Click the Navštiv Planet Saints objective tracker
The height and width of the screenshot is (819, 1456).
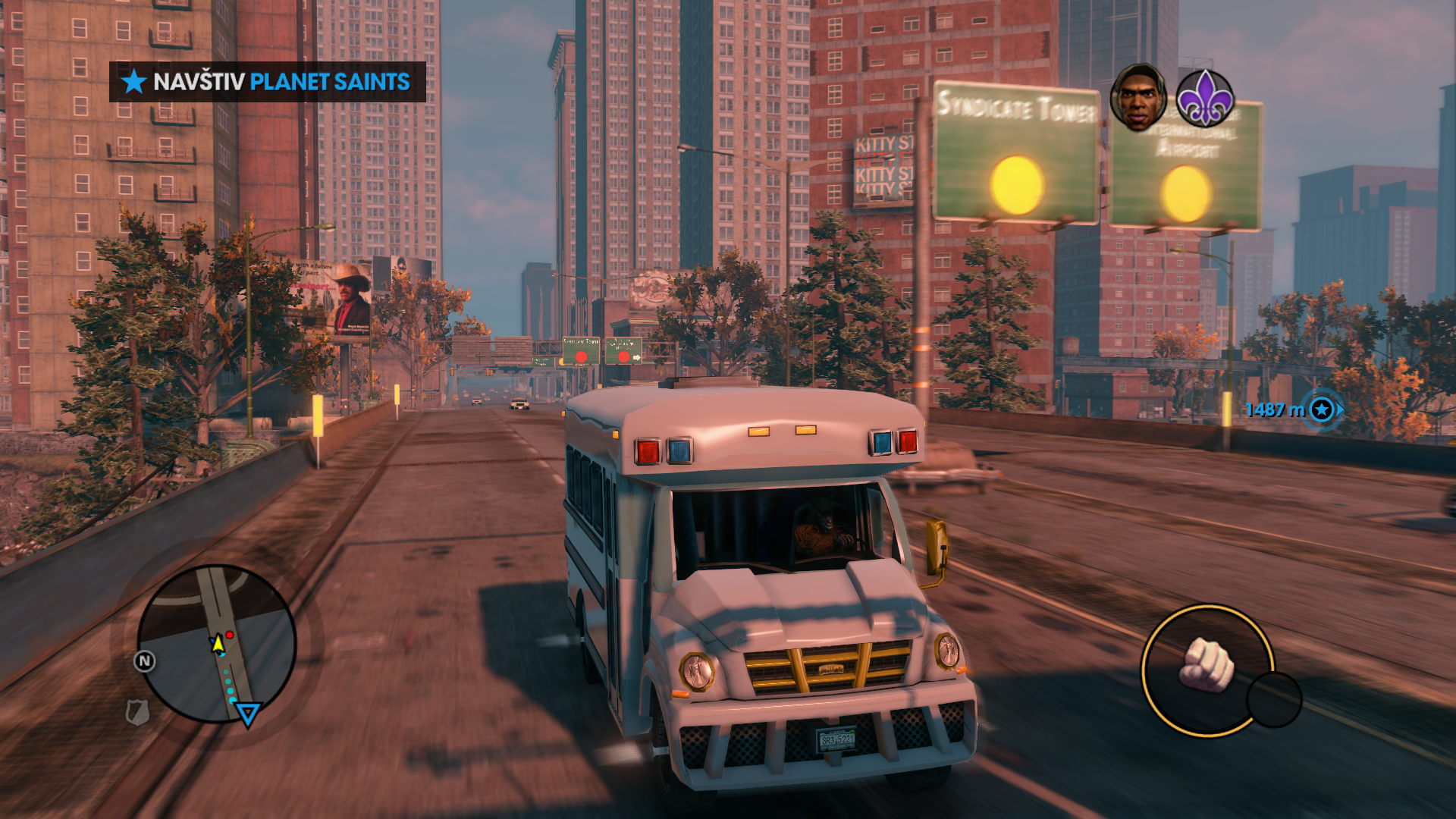pos(268,82)
